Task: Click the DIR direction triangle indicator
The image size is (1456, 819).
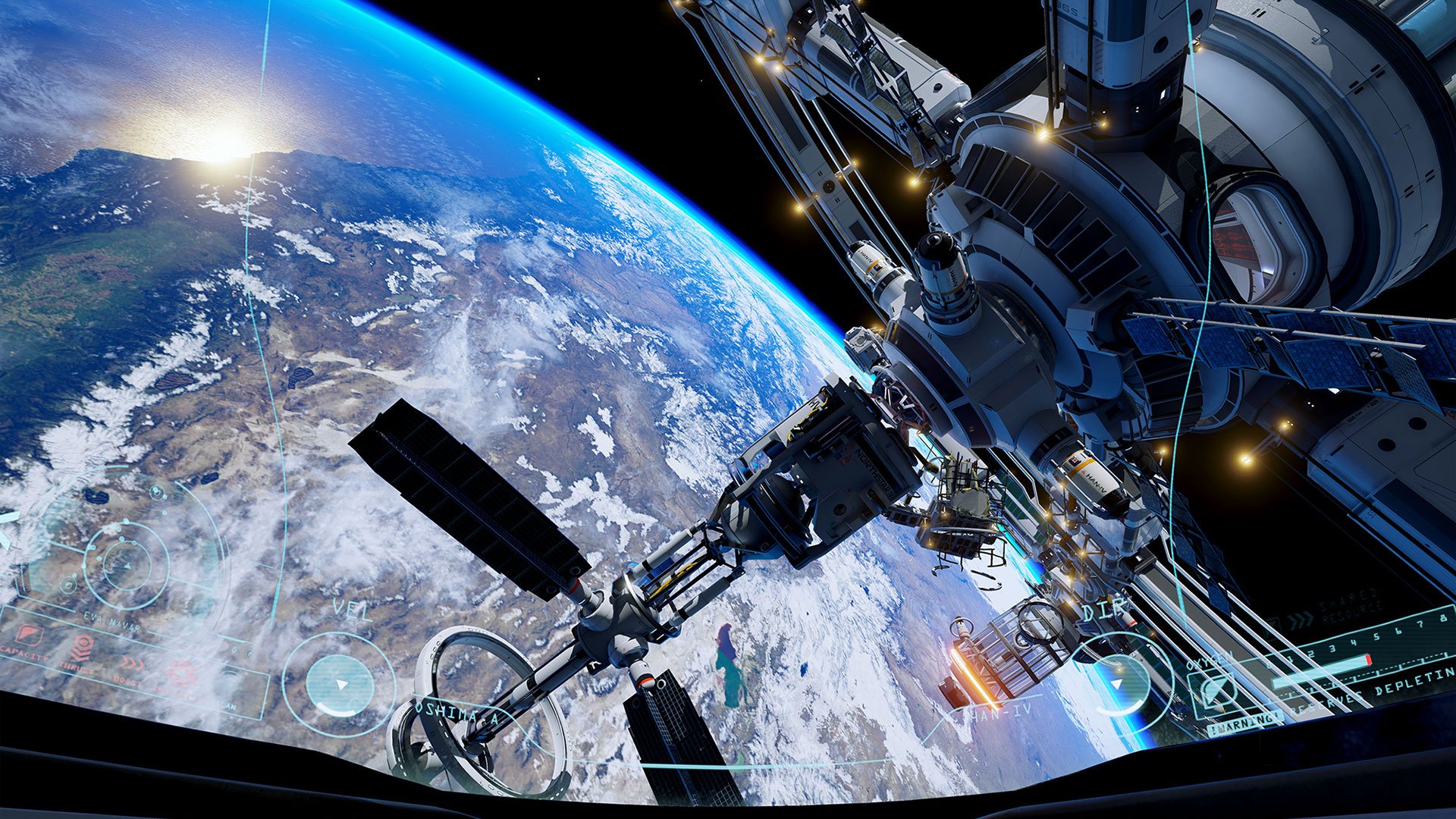Action: [x=1118, y=683]
